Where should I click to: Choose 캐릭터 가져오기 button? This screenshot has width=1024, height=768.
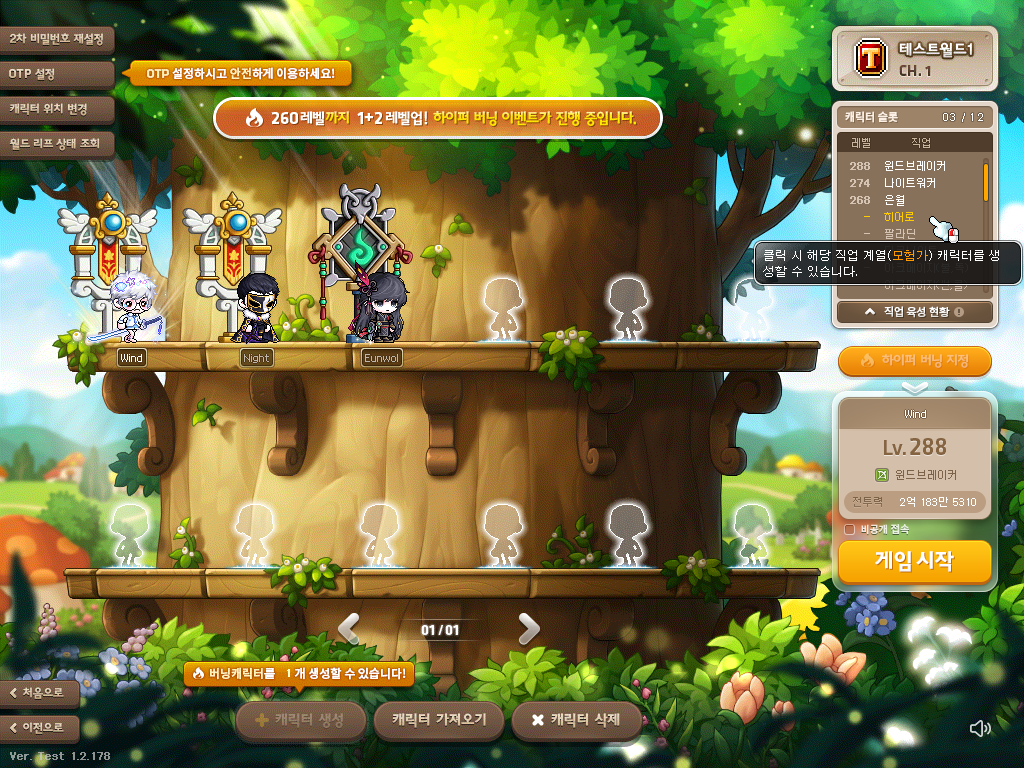pyautogui.click(x=438, y=720)
